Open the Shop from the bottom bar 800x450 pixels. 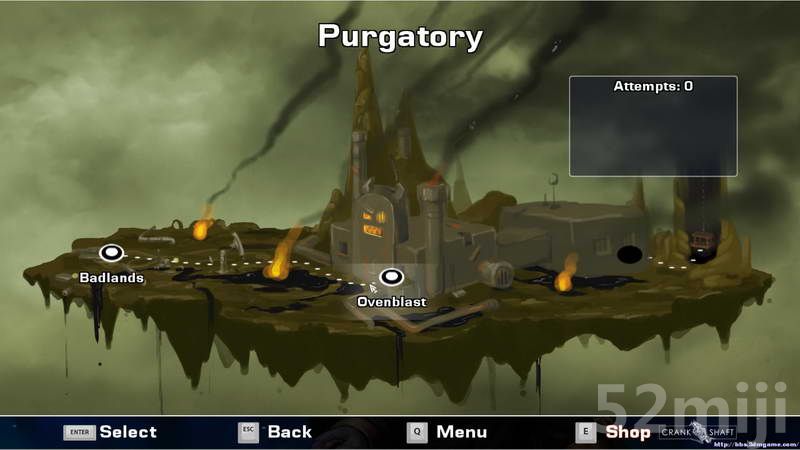pyautogui.click(x=627, y=432)
